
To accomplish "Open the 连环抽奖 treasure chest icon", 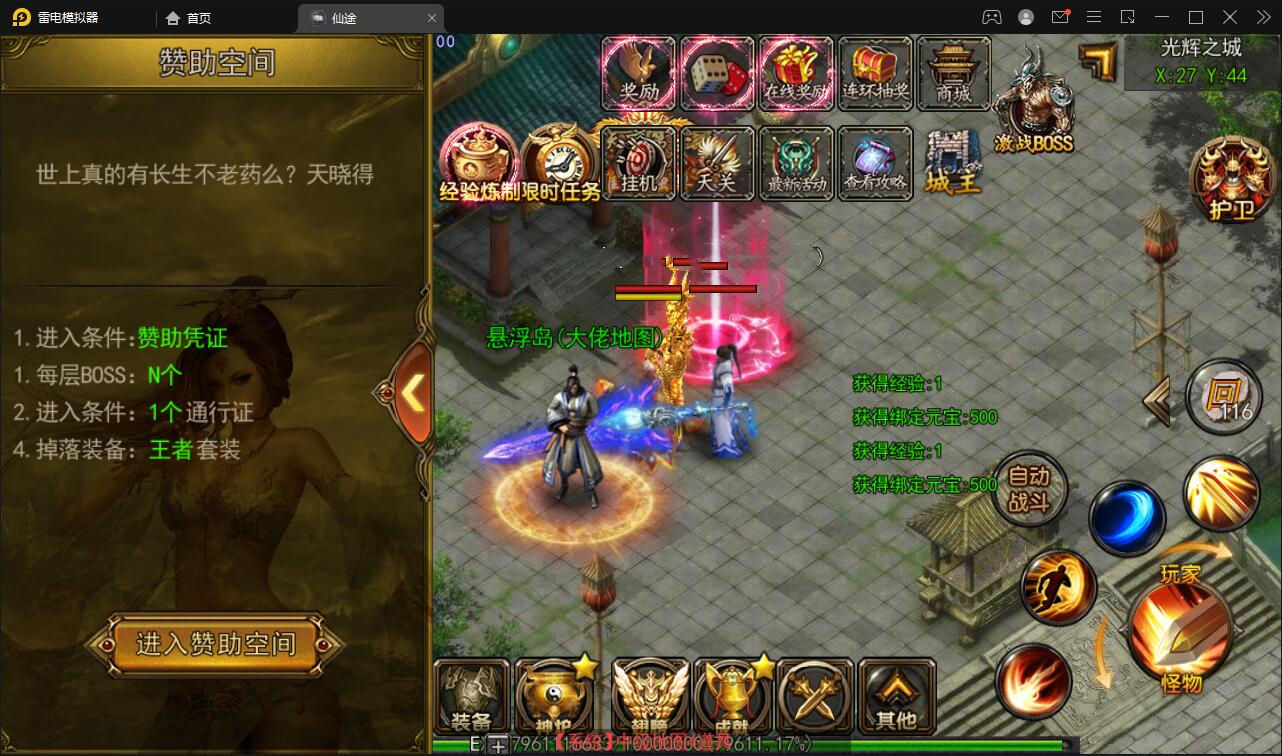I will [874, 72].
